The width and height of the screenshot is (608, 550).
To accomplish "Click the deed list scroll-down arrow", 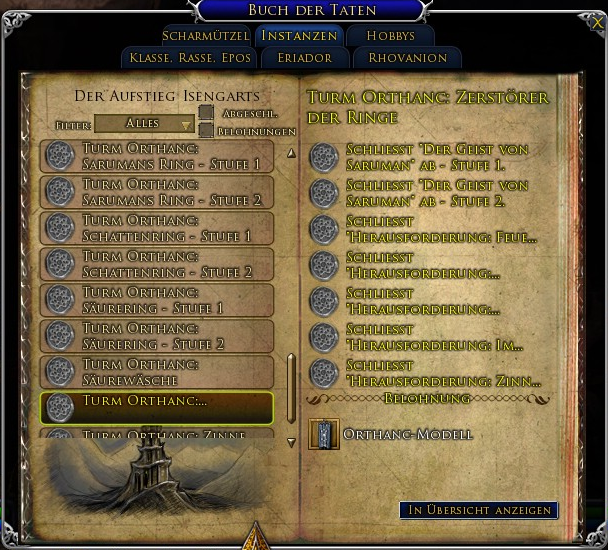I will coord(291,441).
